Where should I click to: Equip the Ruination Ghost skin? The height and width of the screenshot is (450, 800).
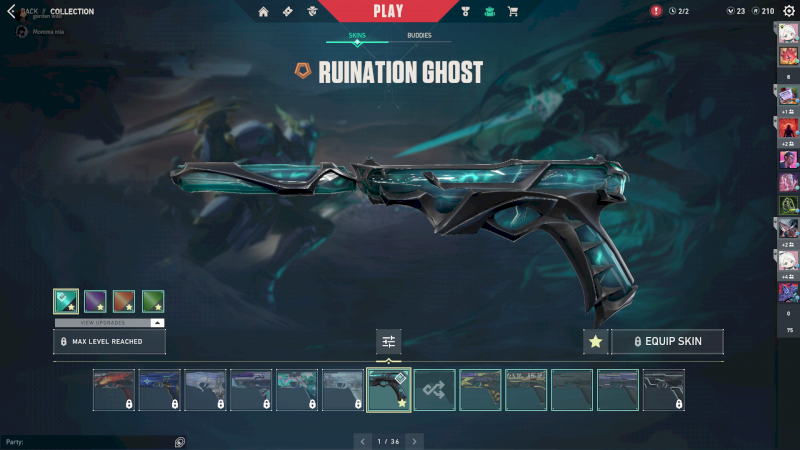coord(667,341)
